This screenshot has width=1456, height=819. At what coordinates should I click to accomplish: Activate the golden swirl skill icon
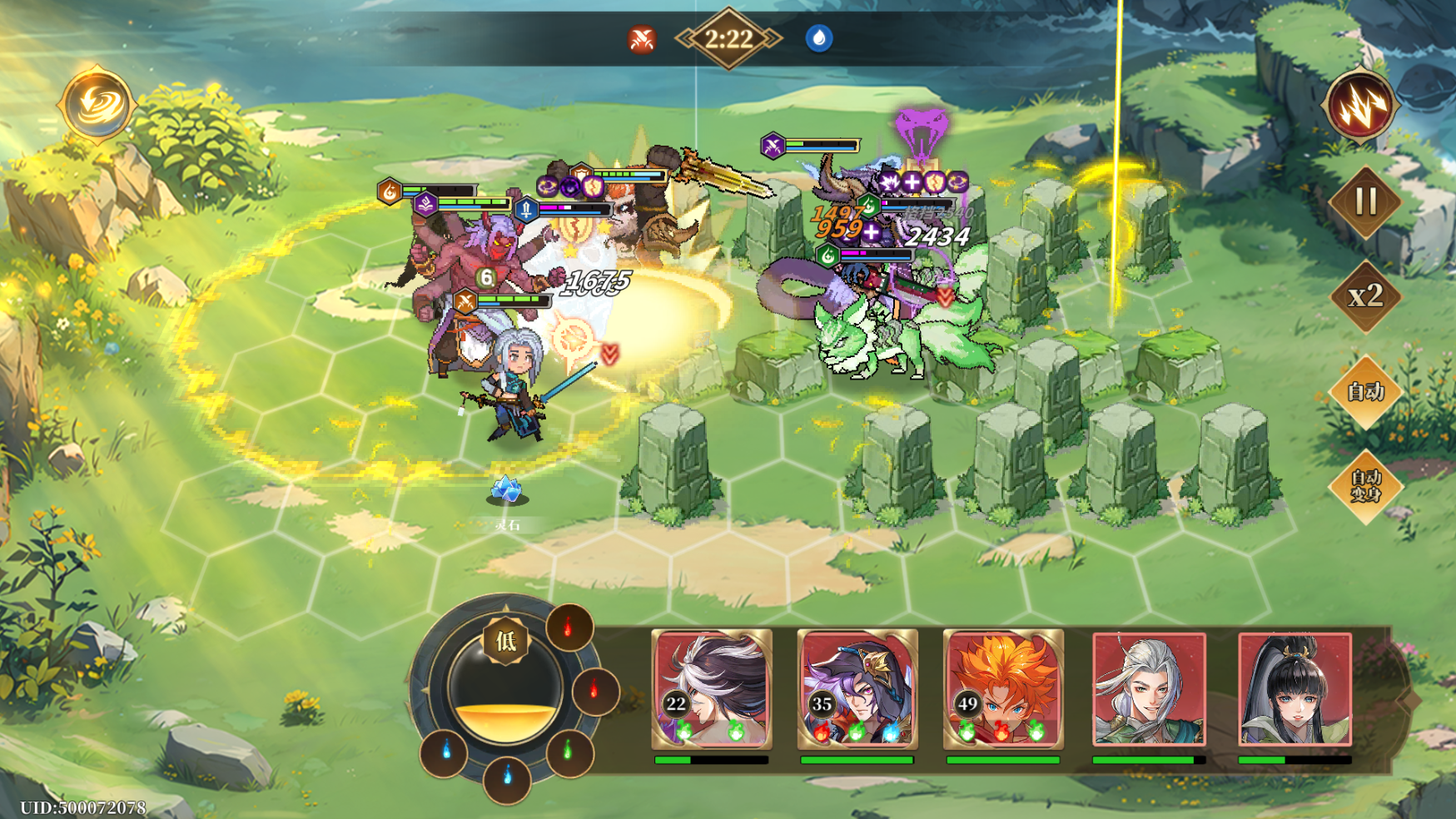[96, 105]
